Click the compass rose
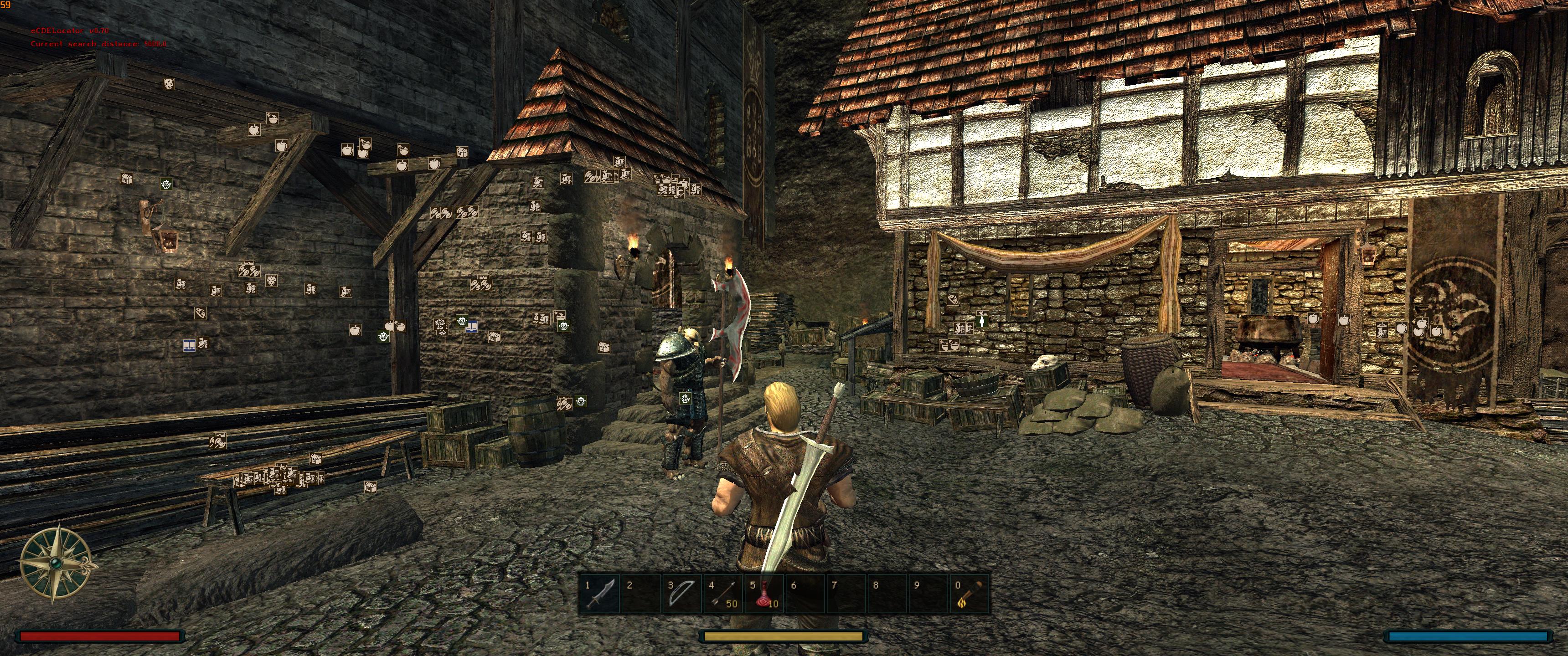1568x656 pixels. click(x=57, y=563)
